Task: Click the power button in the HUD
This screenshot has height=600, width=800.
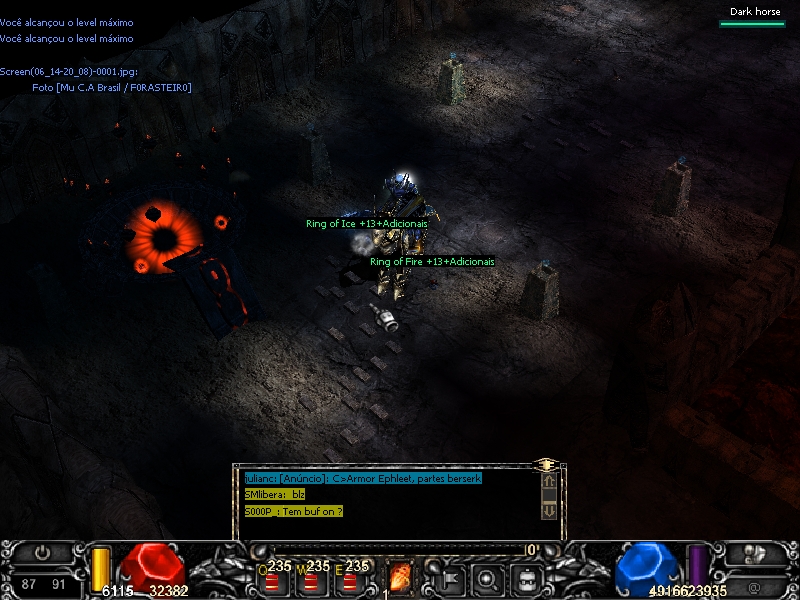Action: 42,552
